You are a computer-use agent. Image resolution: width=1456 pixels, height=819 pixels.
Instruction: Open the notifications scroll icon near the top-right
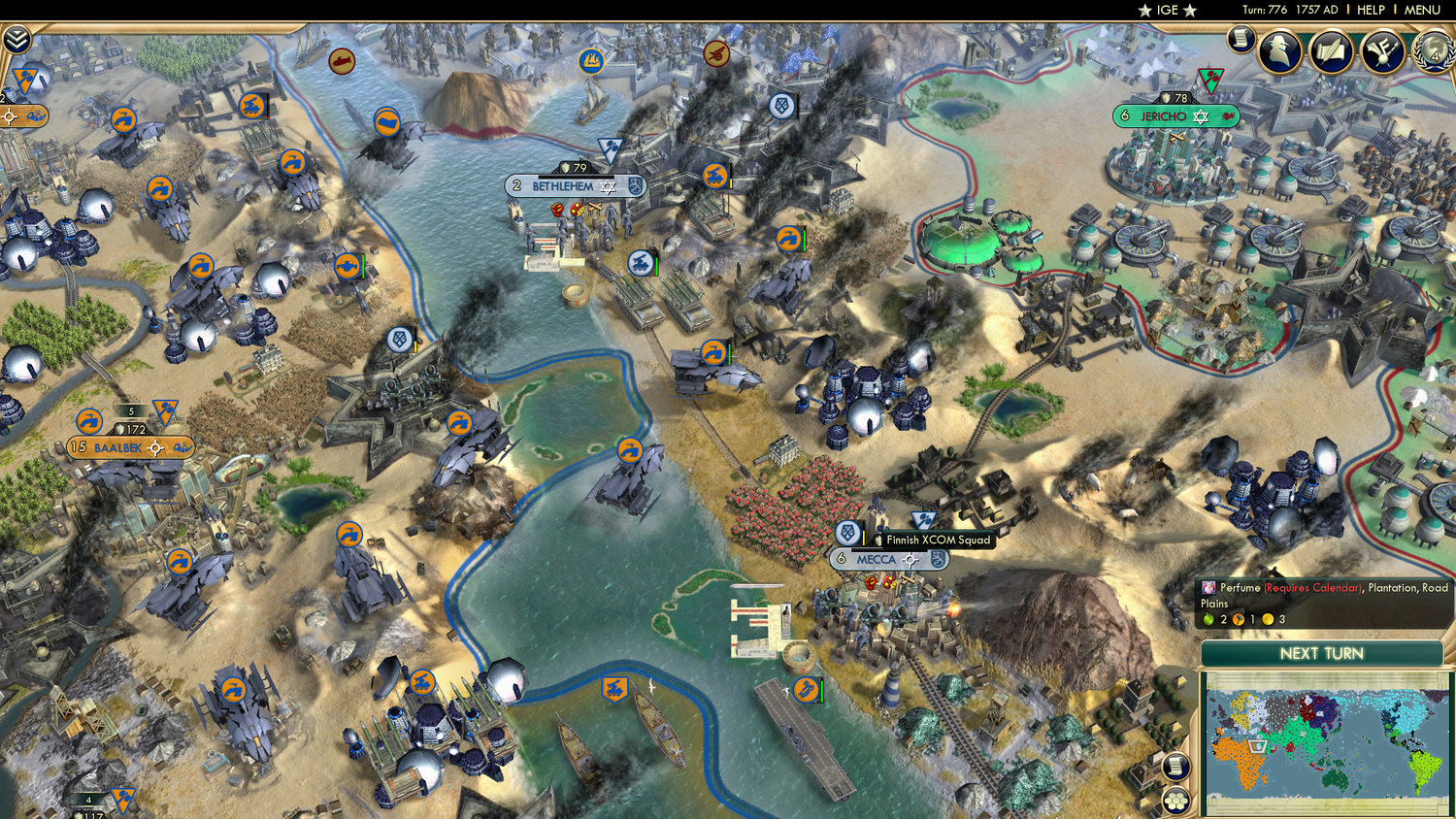point(1241,40)
